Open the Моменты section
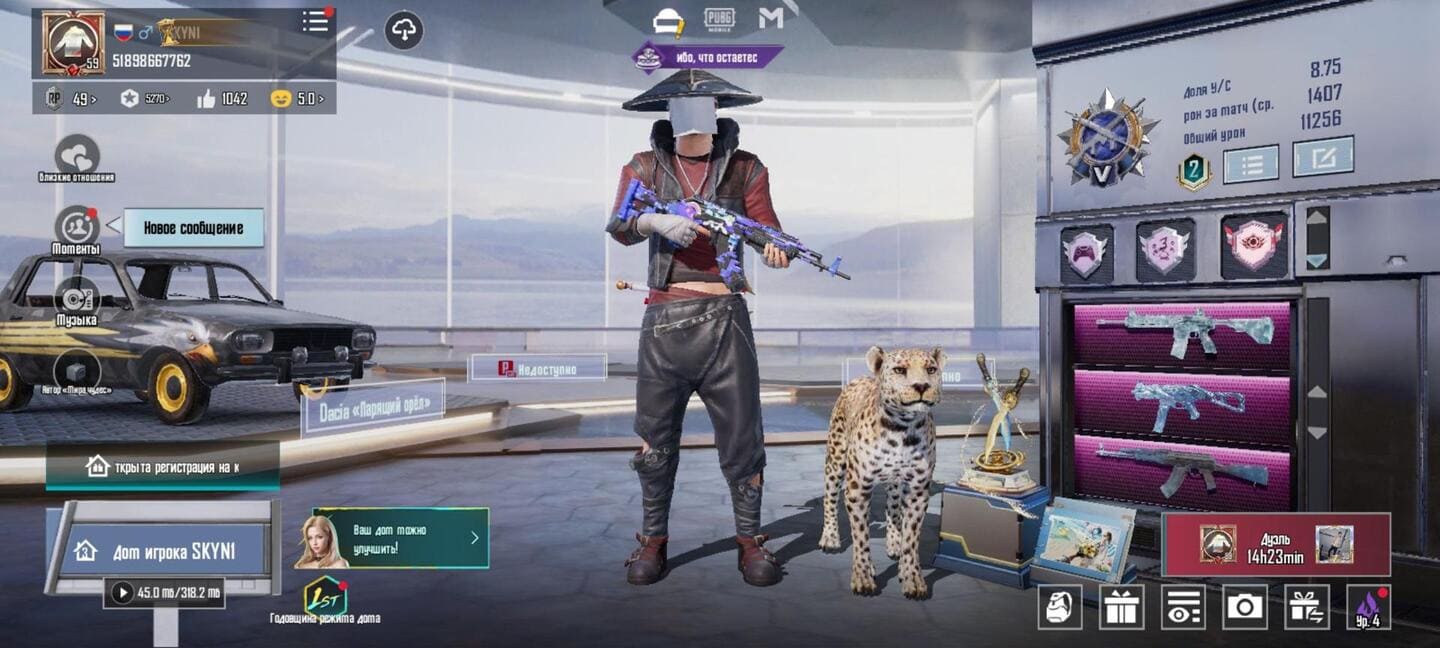 [x=77, y=227]
